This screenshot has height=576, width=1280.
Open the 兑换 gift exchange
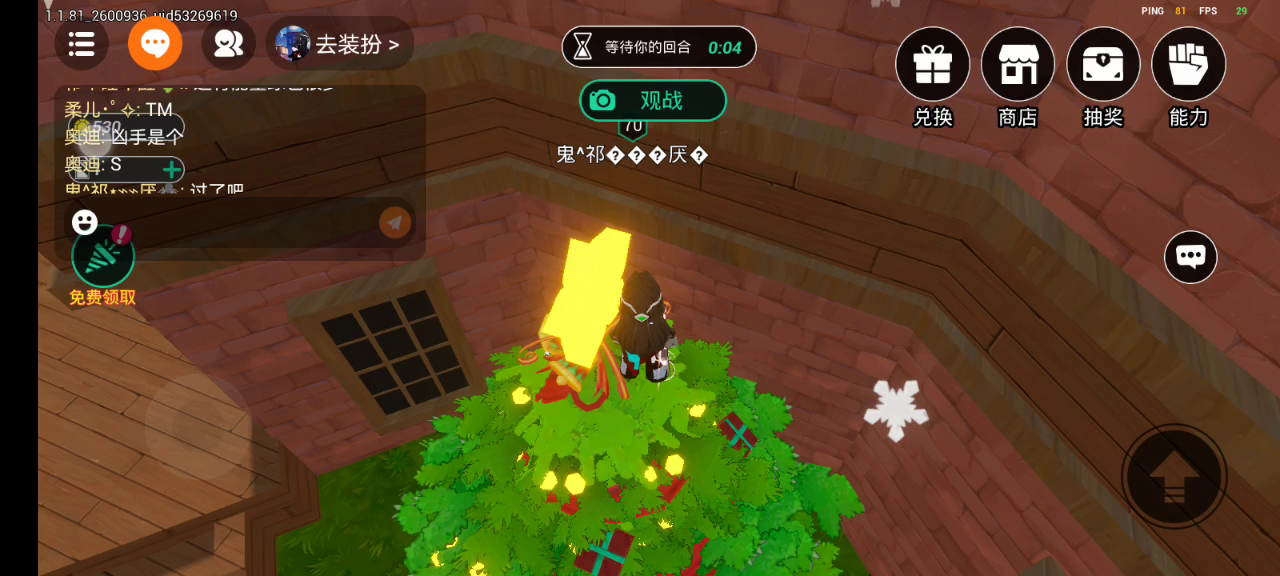pyautogui.click(x=932, y=65)
